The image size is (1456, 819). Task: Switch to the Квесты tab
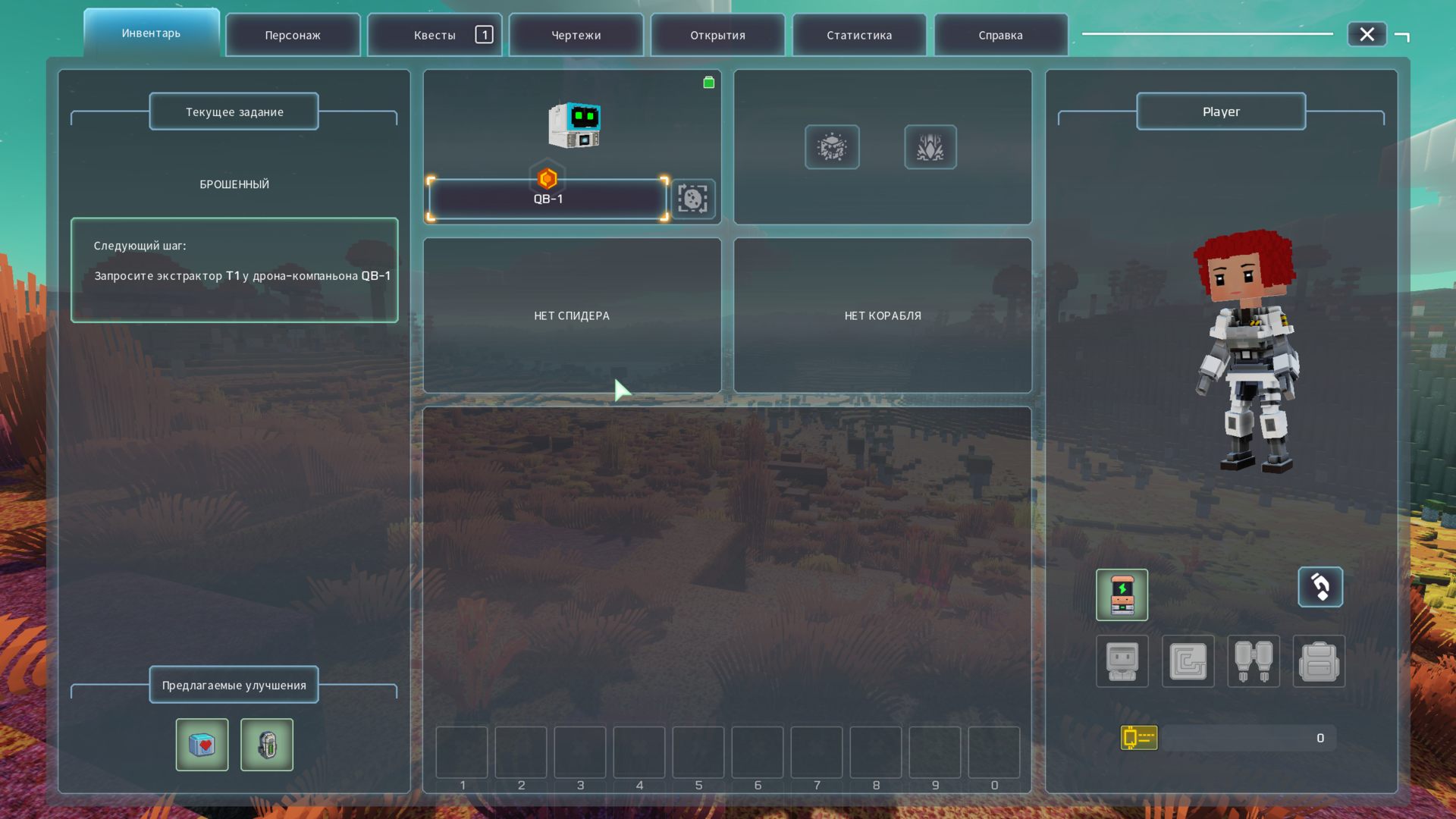[x=435, y=34]
